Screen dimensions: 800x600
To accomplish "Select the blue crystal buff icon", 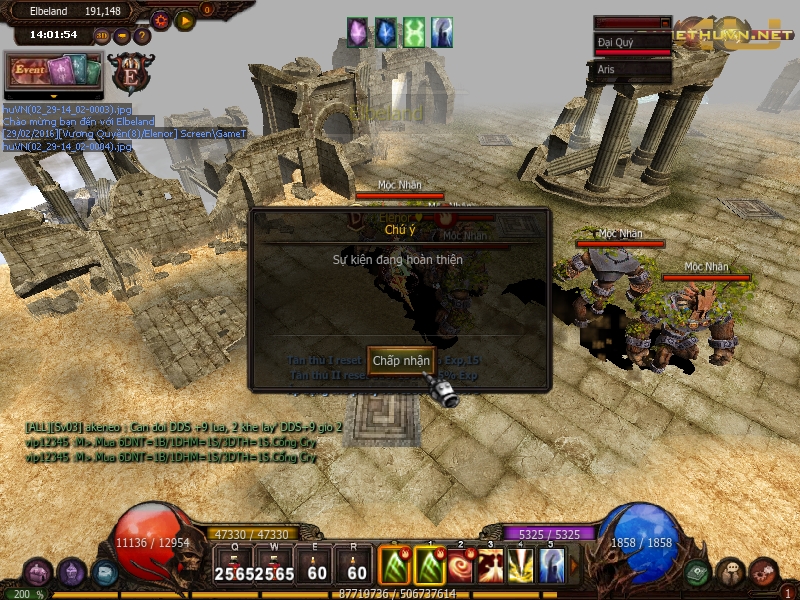I will click(x=386, y=32).
